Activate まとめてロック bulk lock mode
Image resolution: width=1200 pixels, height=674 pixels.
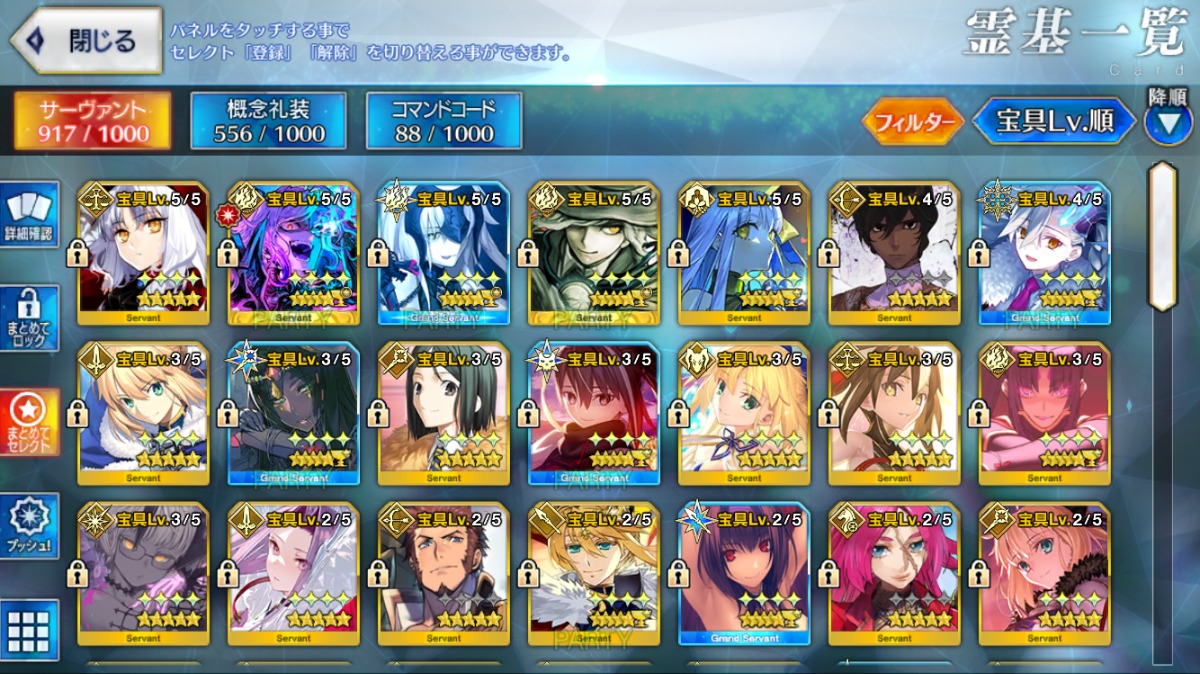31,317
